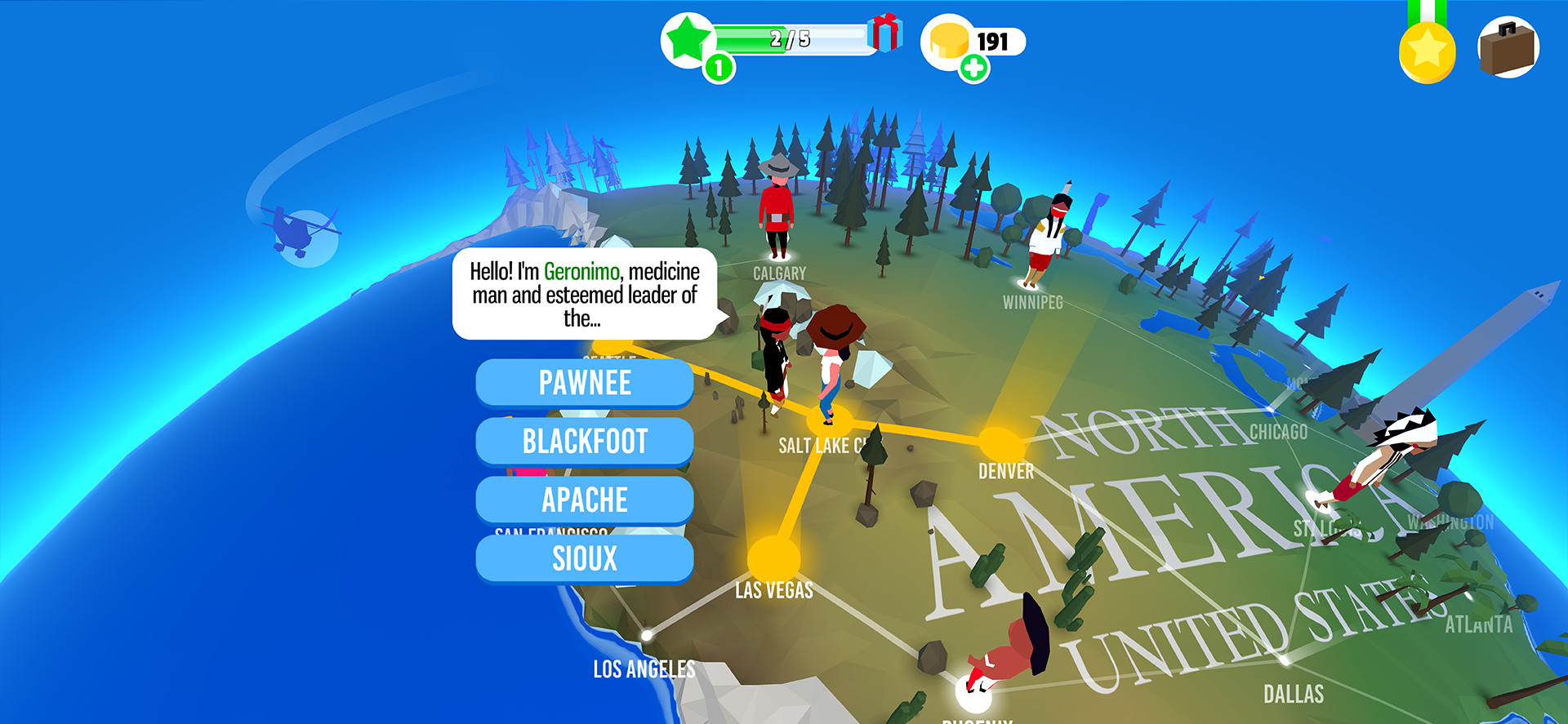Open the gift box reward icon

(x=884, y=34)
